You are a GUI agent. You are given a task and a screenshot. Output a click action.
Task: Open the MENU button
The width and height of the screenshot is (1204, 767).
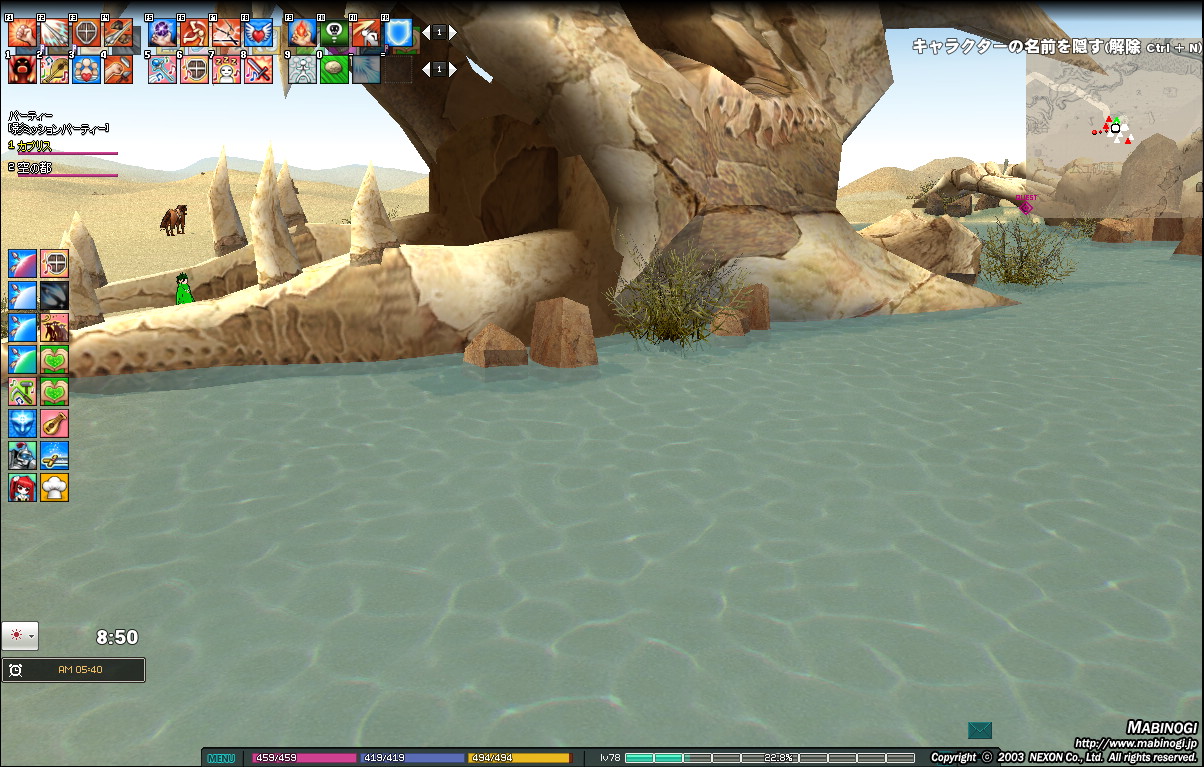pos(221,758)
